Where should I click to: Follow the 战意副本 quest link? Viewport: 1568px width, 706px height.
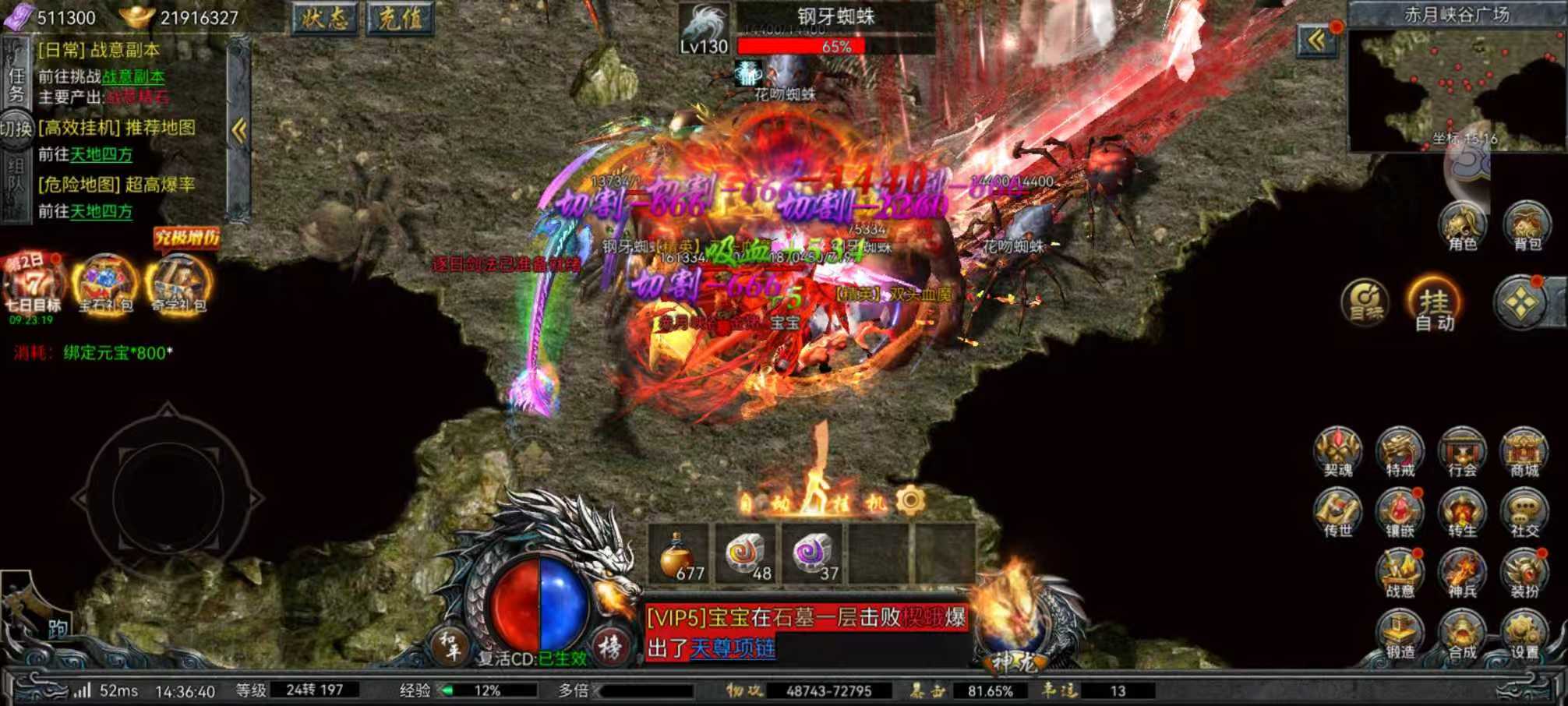click(133, 76)
